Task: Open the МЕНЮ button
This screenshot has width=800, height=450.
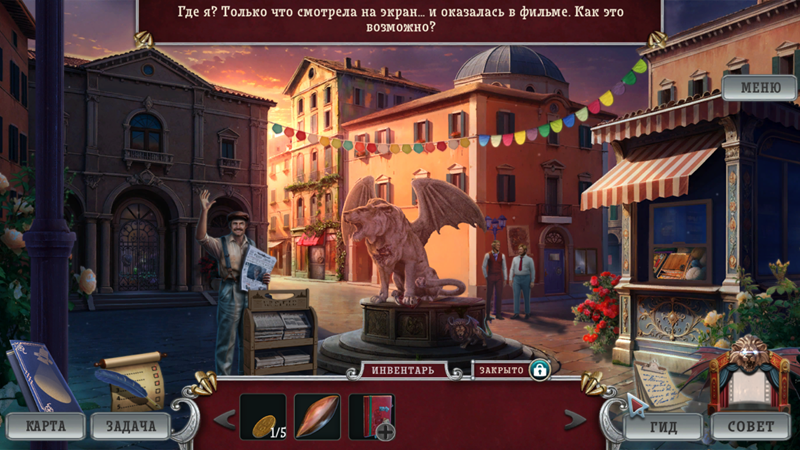Action: (759, 88)
